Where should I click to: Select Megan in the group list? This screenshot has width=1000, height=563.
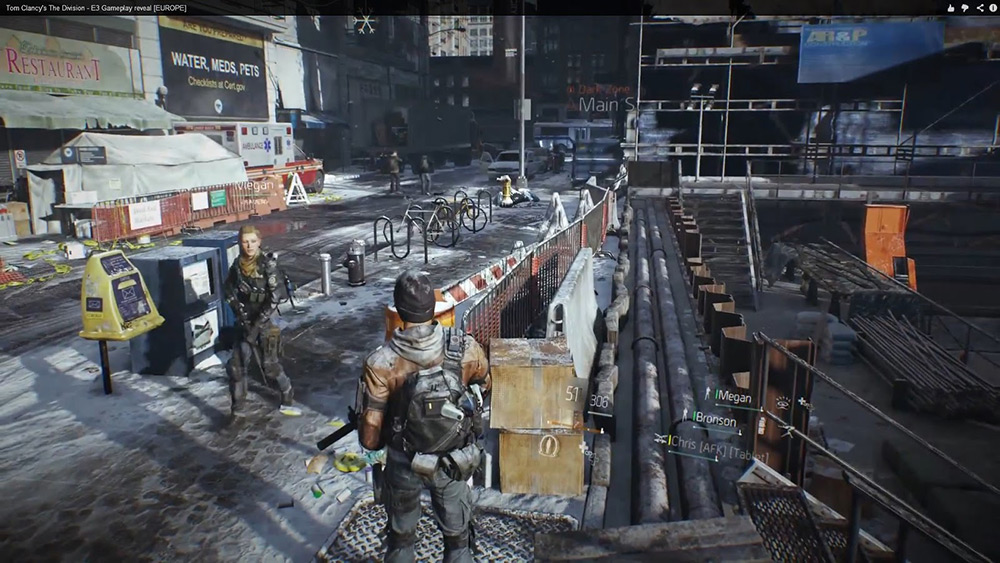[x=732, y=396]
